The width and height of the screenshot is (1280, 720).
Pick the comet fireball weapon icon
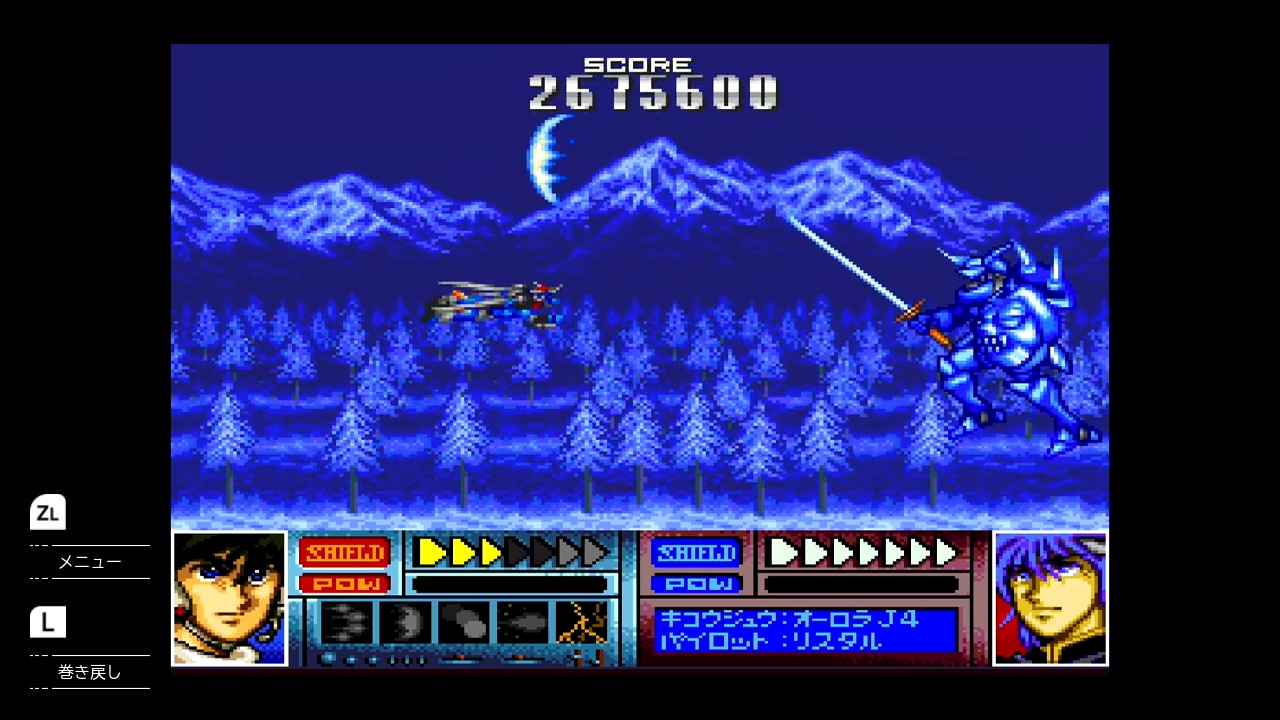tap(523, 622)
